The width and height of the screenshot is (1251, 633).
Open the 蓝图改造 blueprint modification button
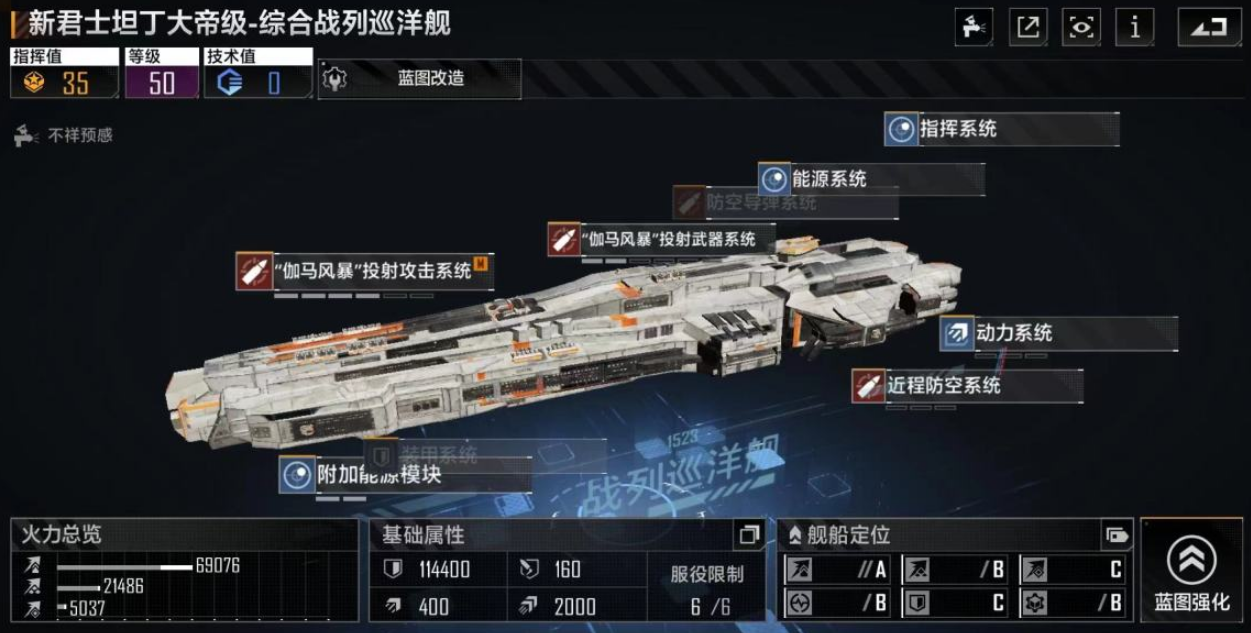(420, 79)
